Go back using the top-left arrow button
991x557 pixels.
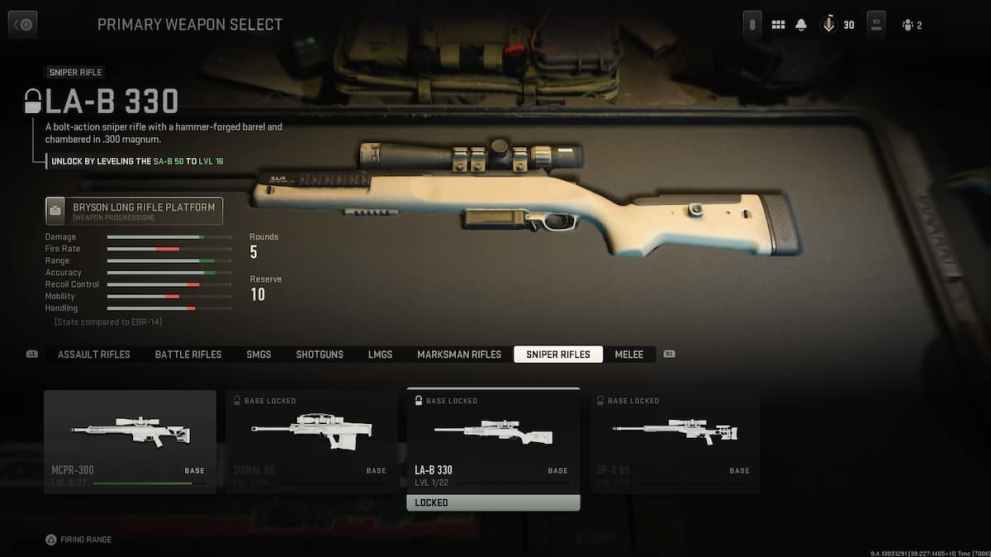click(22, 24)
